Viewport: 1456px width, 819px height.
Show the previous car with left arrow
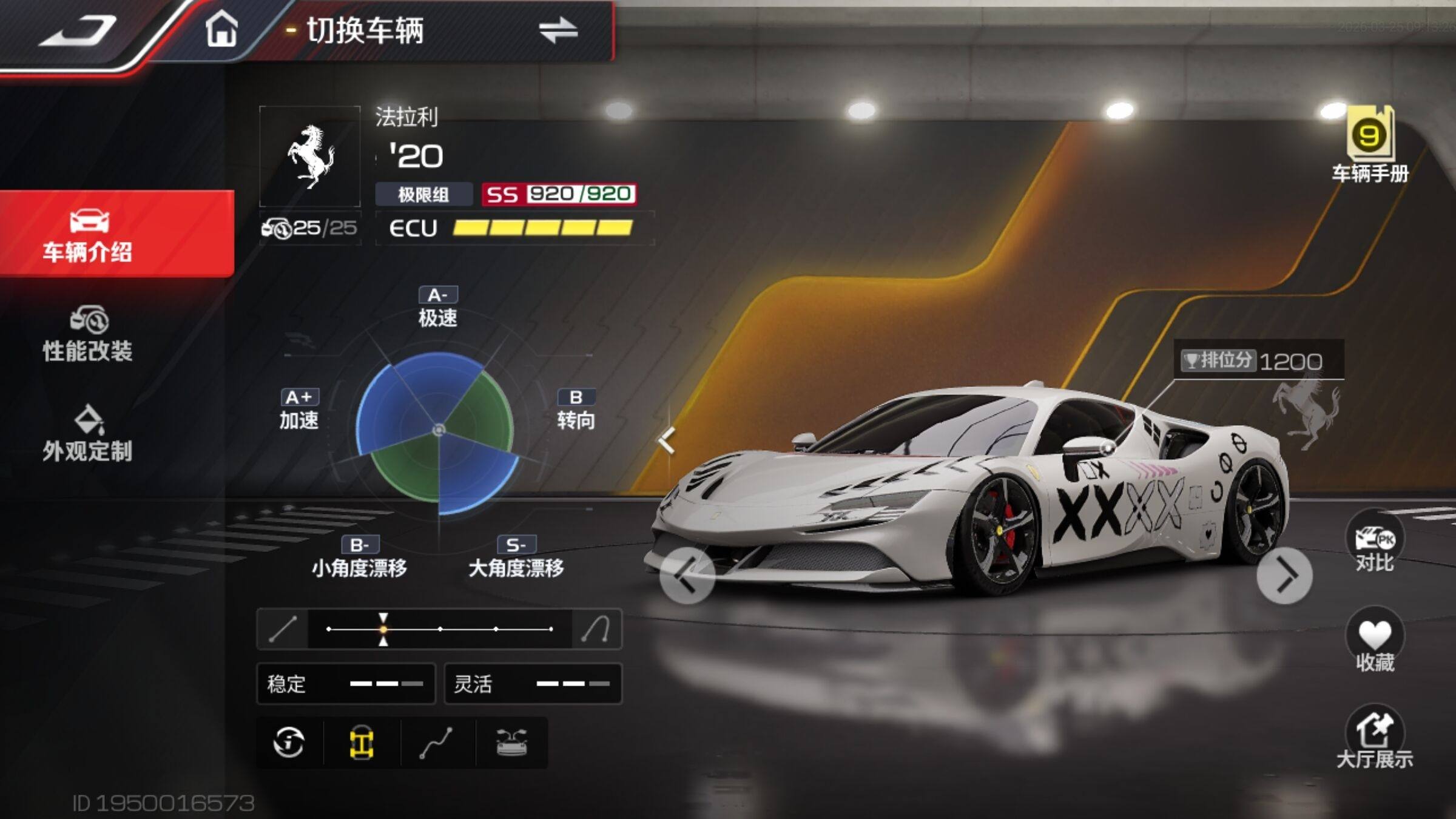pos(687,575)
